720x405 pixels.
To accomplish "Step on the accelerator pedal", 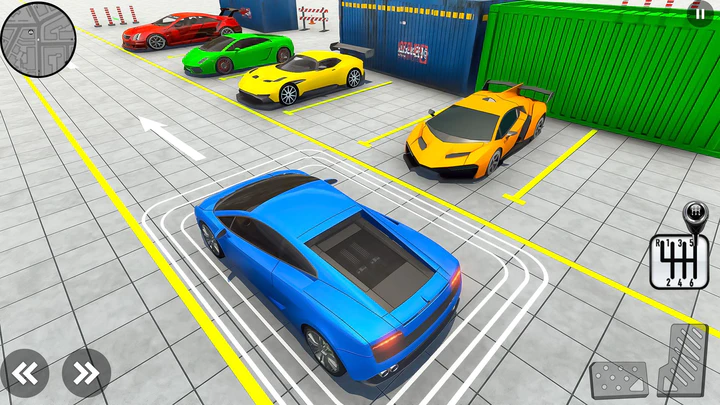I will pyautogui.click(x=682, y=362).
